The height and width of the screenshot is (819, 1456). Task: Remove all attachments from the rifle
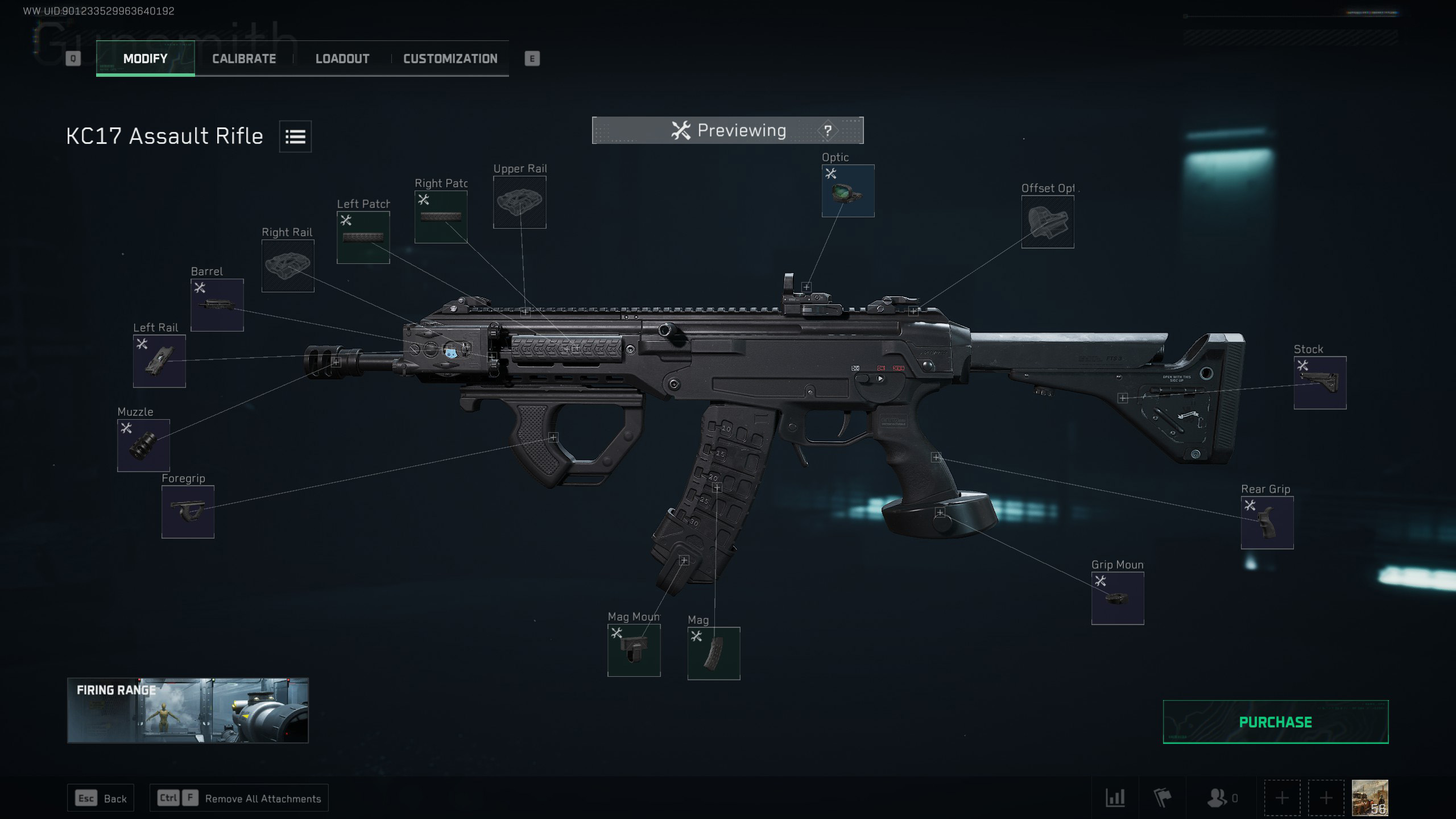(x=239, y=799)
